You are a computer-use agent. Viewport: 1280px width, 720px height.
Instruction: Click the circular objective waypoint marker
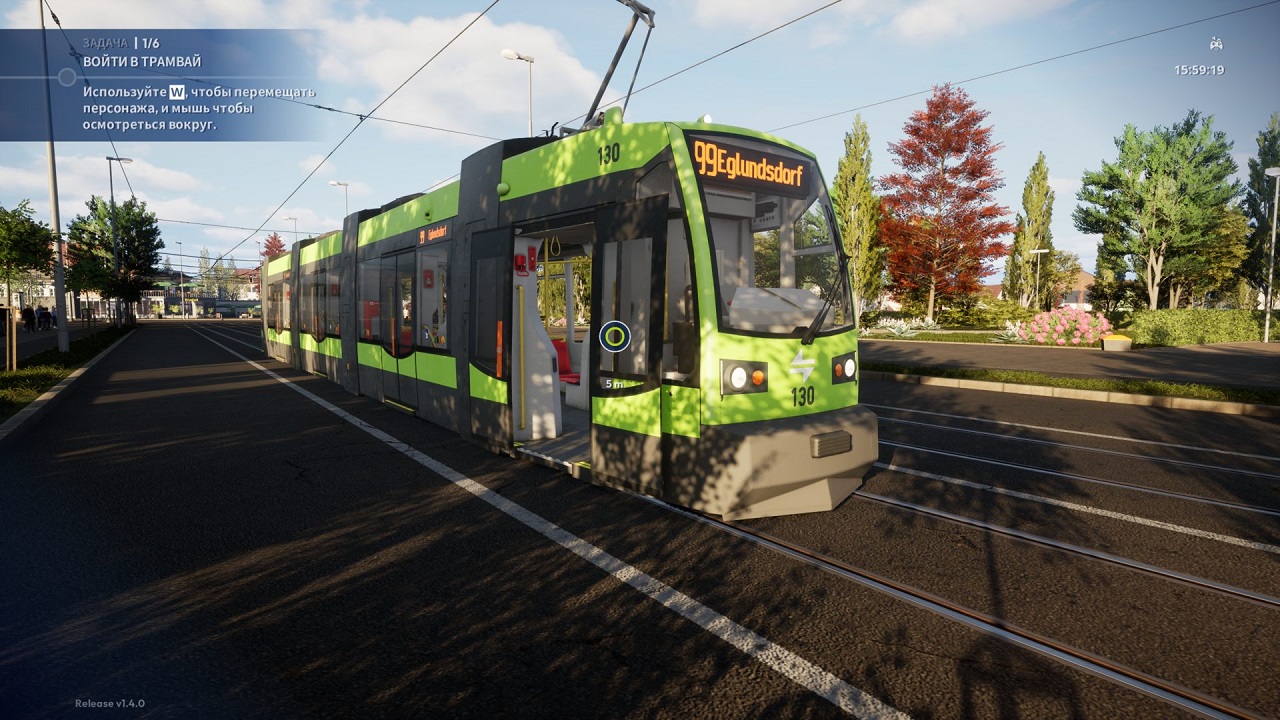click(x=614, y=336)
